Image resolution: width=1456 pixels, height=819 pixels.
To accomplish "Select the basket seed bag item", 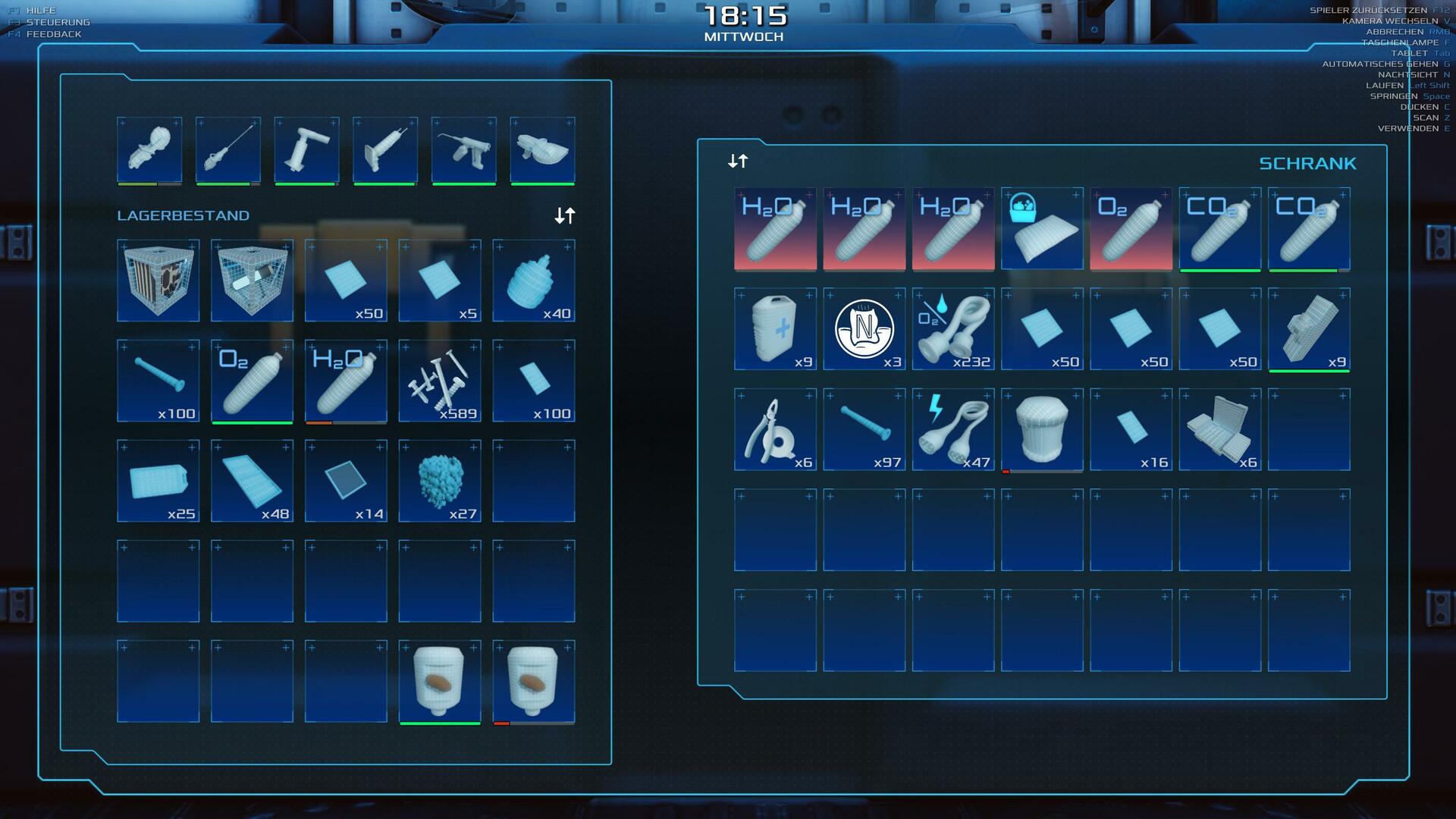I will (1042, 229).
